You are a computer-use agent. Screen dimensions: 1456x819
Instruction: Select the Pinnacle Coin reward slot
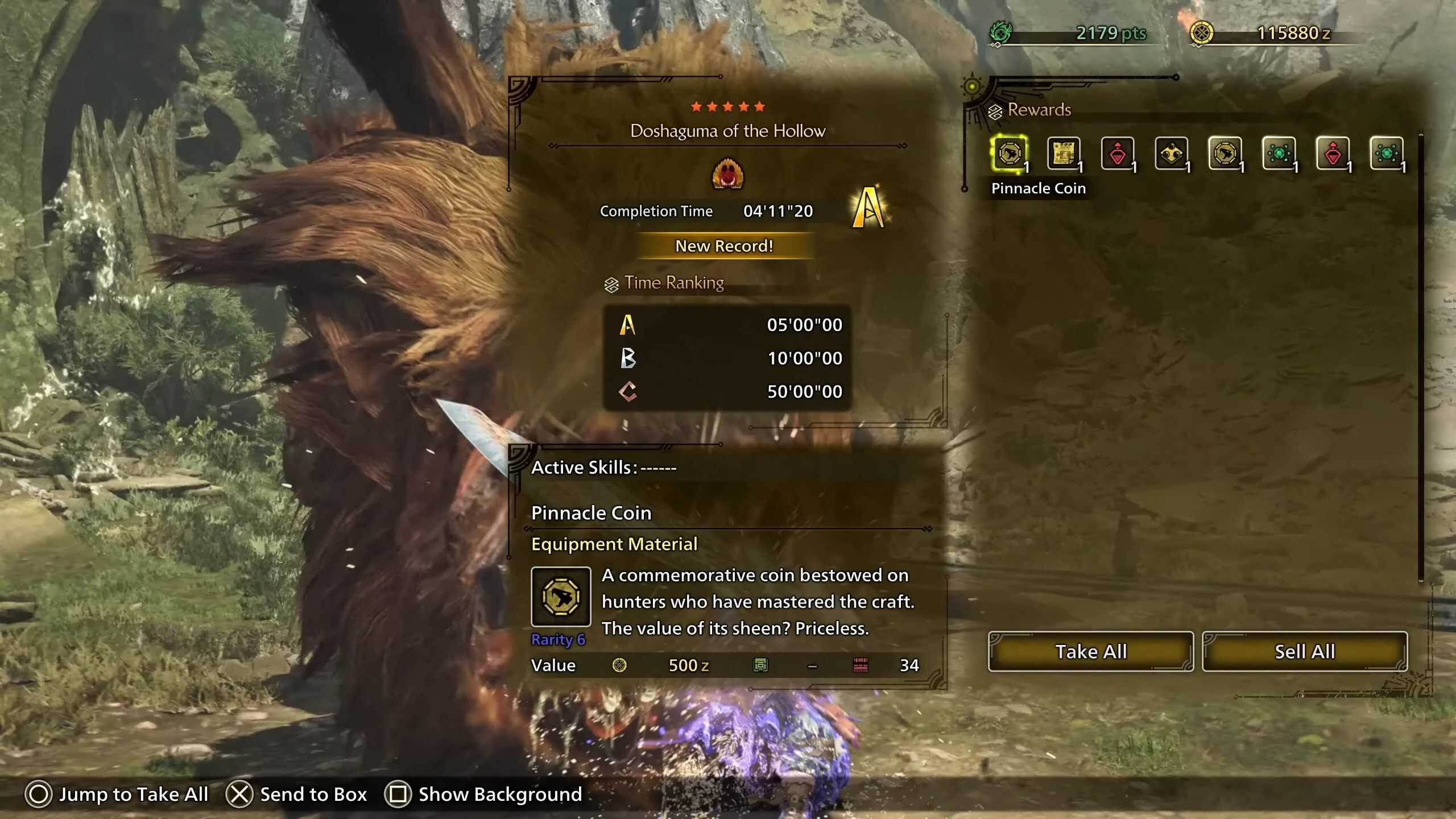tap(1011, 152)
